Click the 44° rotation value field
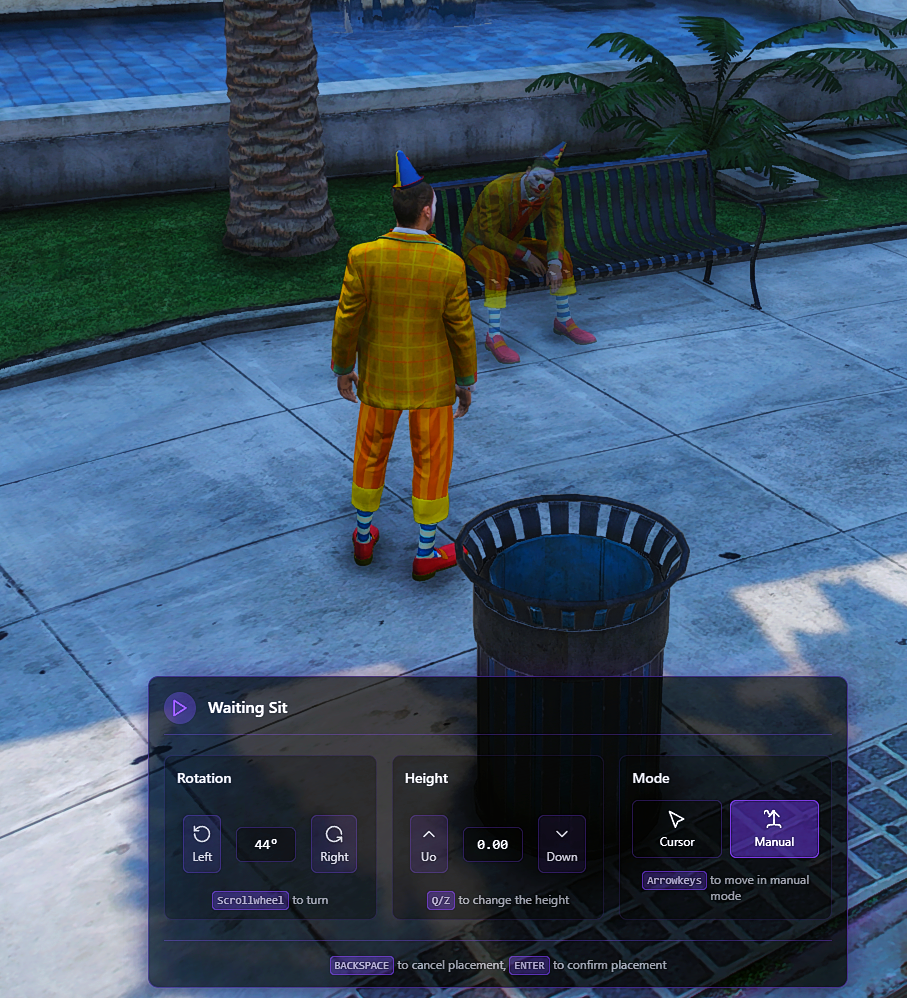This screenshot has height=998, width=907. (266, 844)
